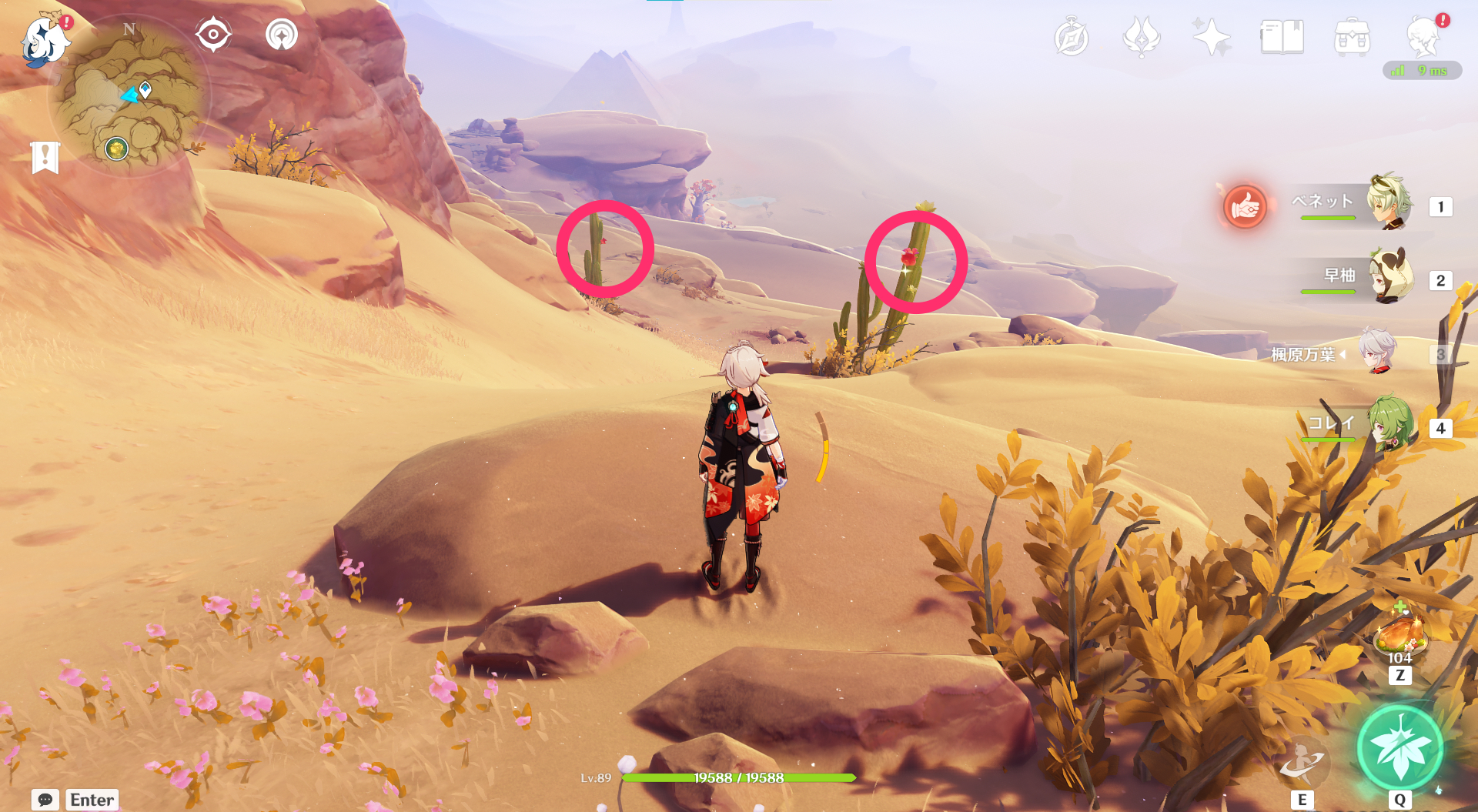The width and height of the screenshot is (1478, 812).
Task: Toggle the broadcast signal icon beside the eye
Action: coord(283,34)
